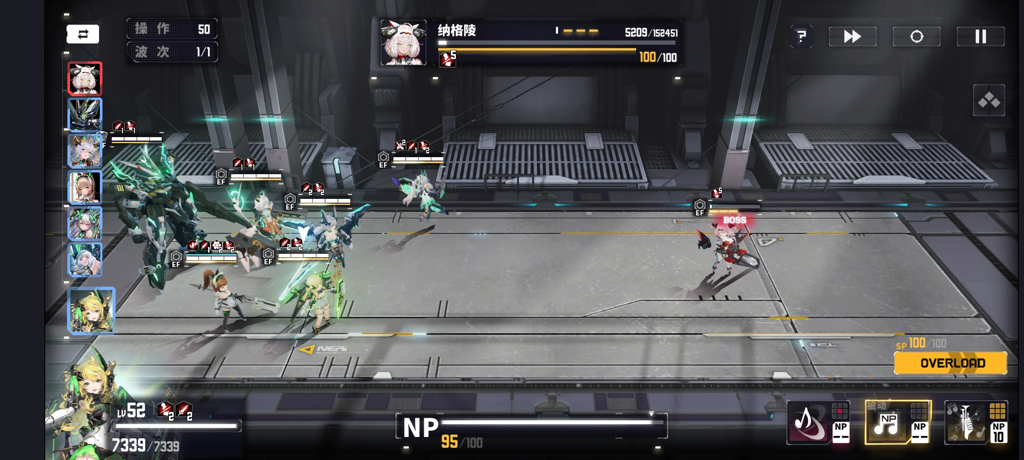
Task: Toggle the swap arrows button
Action: coord(83,34)
